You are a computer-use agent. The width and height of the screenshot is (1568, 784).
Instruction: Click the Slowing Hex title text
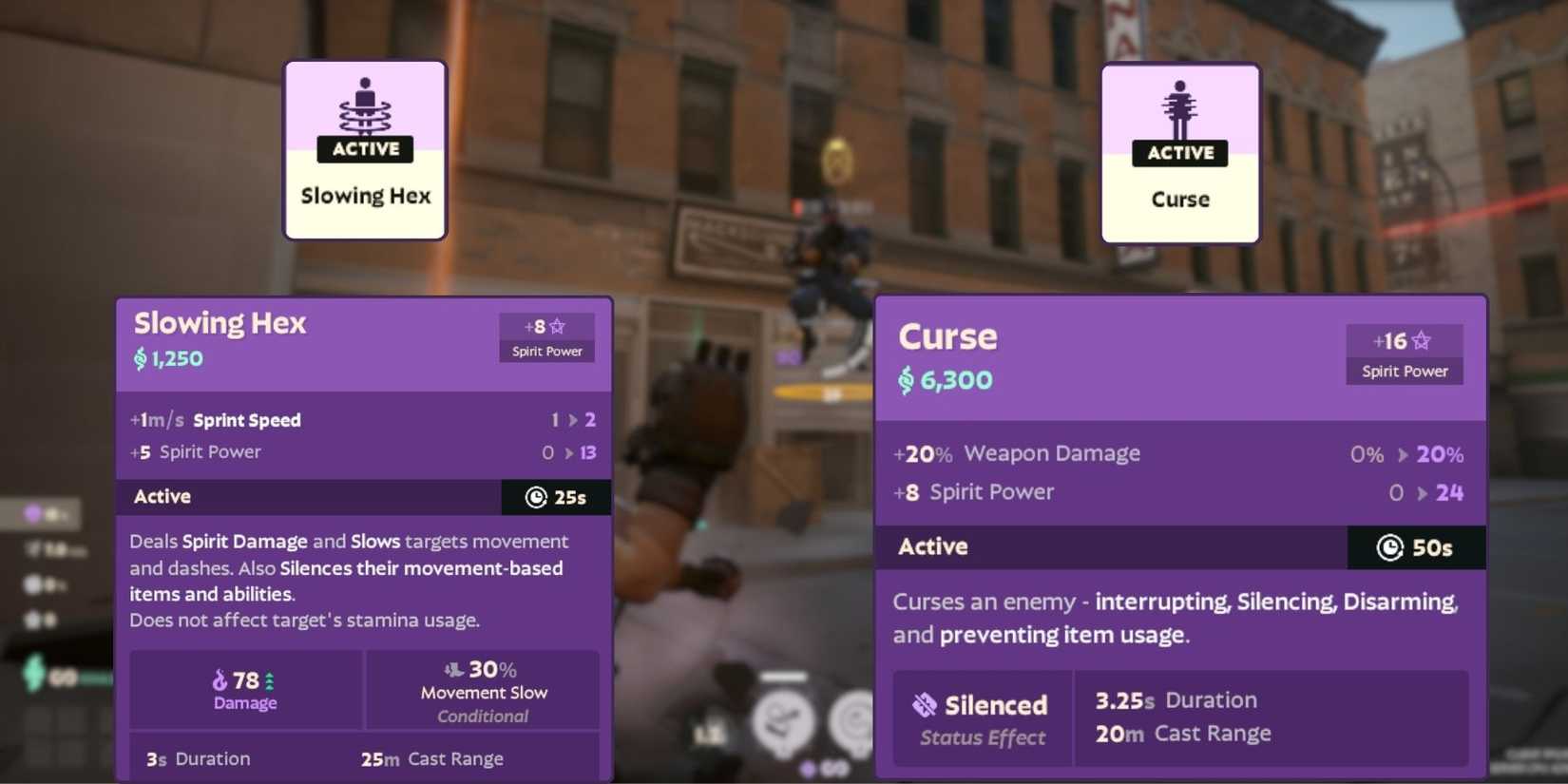click(x=220, y=323)
